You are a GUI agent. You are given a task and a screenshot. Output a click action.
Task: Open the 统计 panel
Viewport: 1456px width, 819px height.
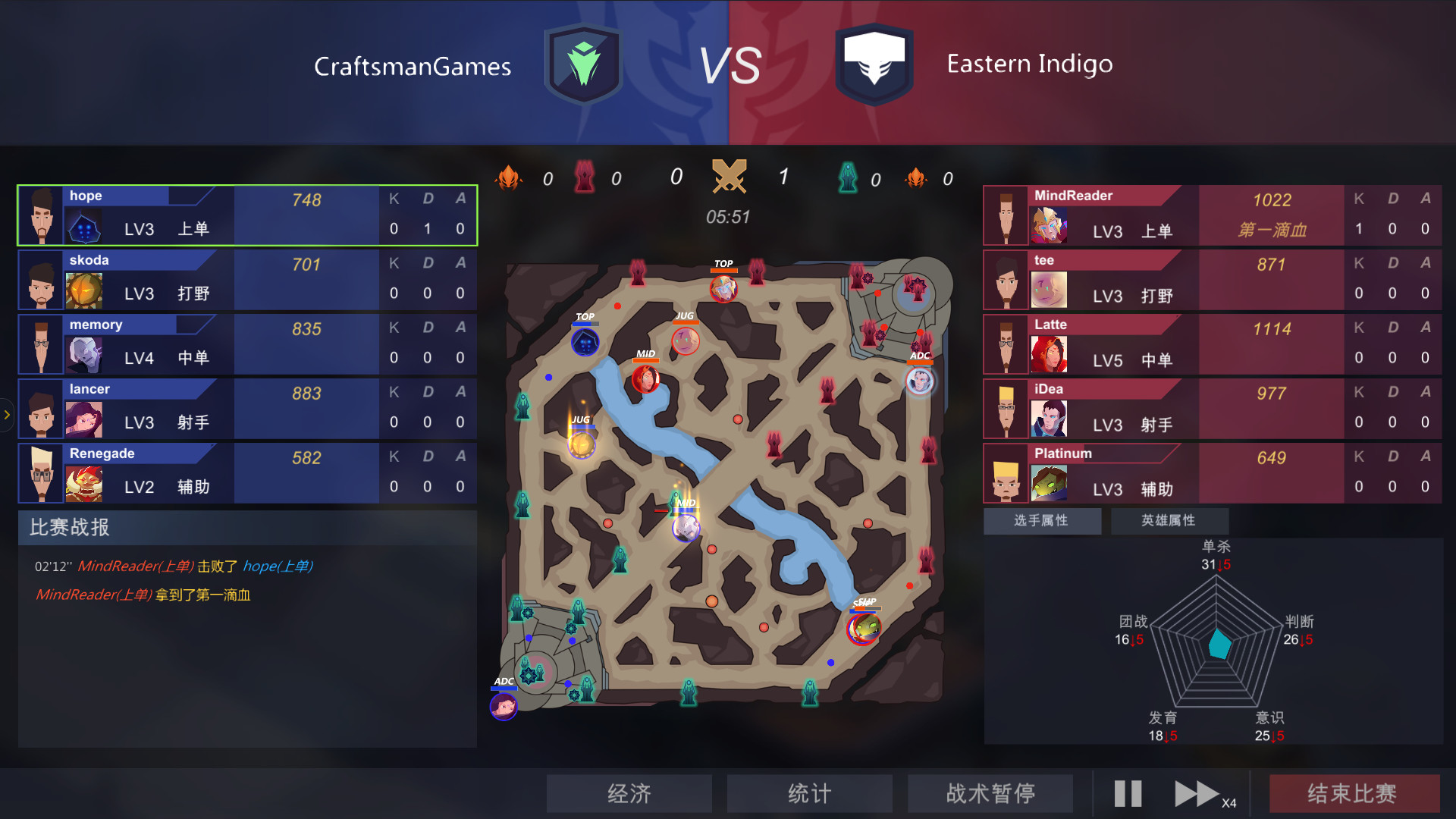(x=809, y=793)
